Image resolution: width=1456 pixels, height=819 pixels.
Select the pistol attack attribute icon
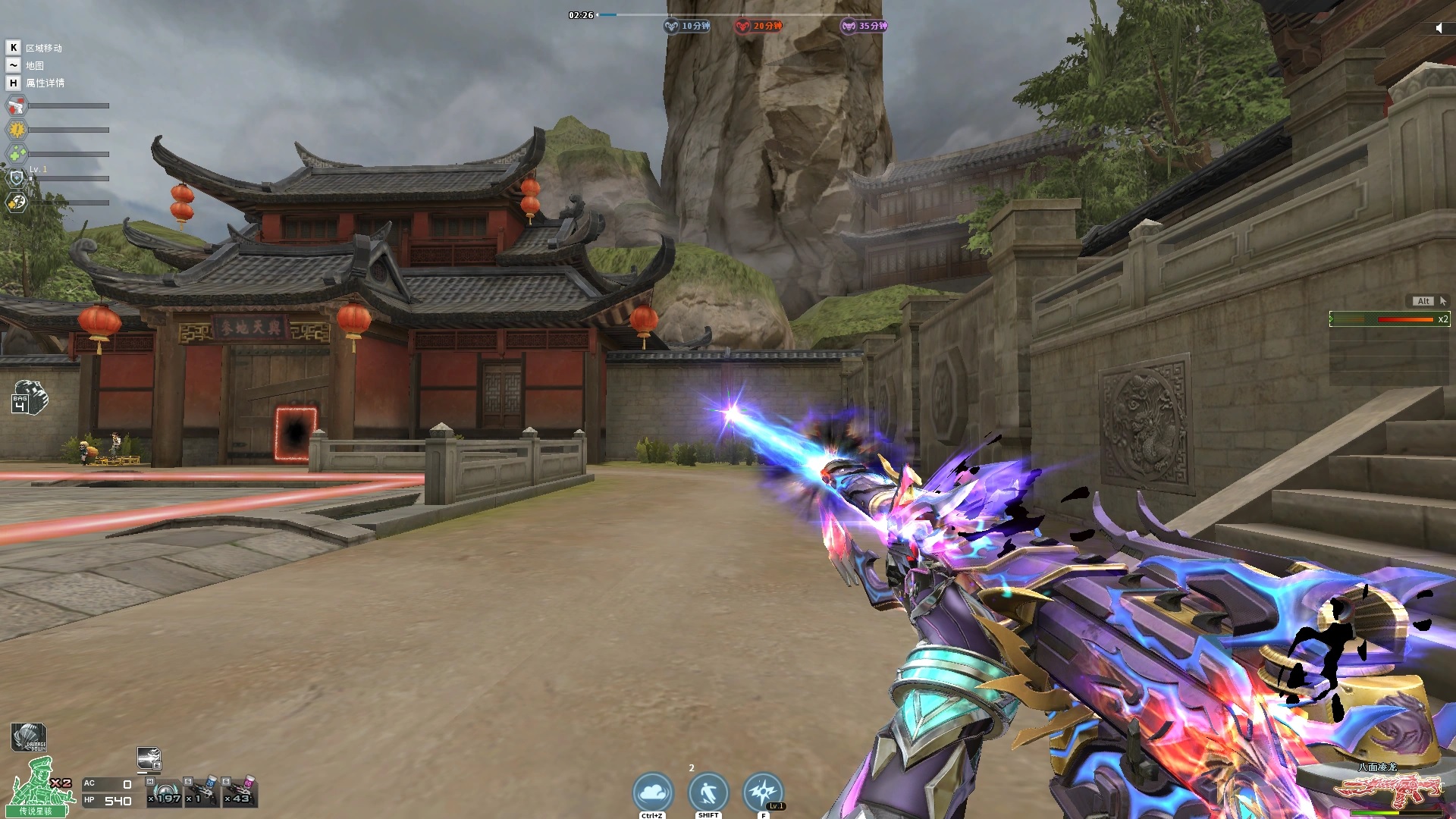(17, 105)
